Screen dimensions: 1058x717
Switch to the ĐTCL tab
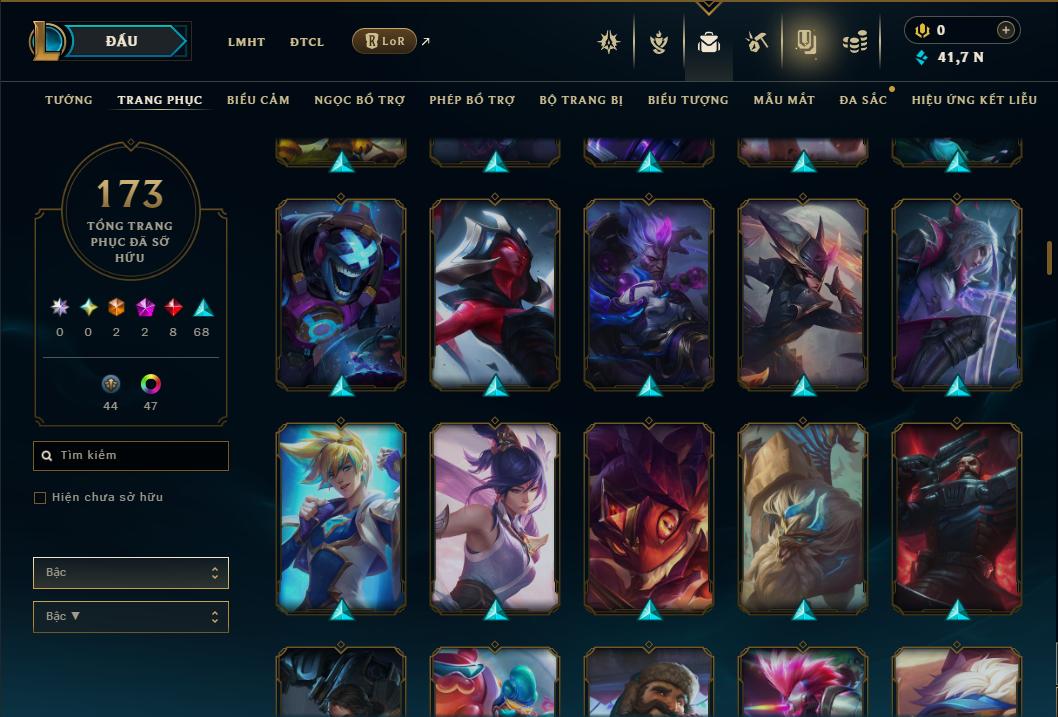pyautogui.click(x=307, y=42)
